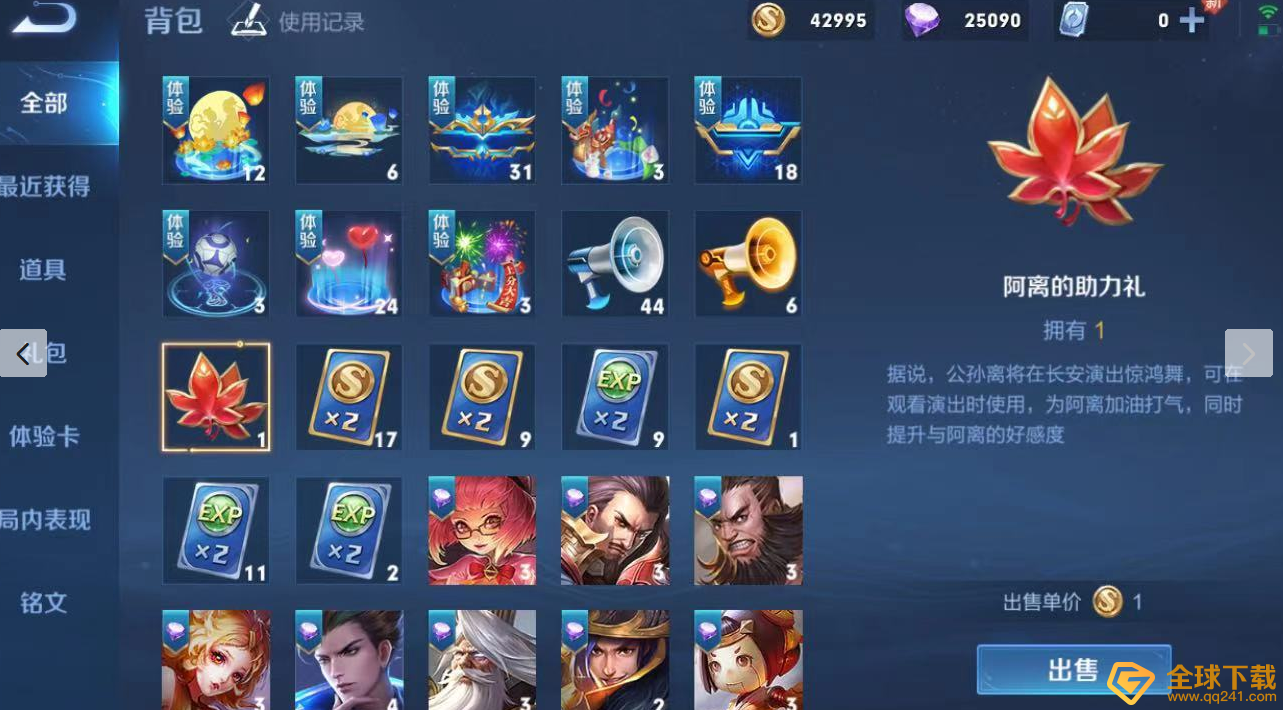
Task: Show the 局内表现 tab
Action: point(45,519)
